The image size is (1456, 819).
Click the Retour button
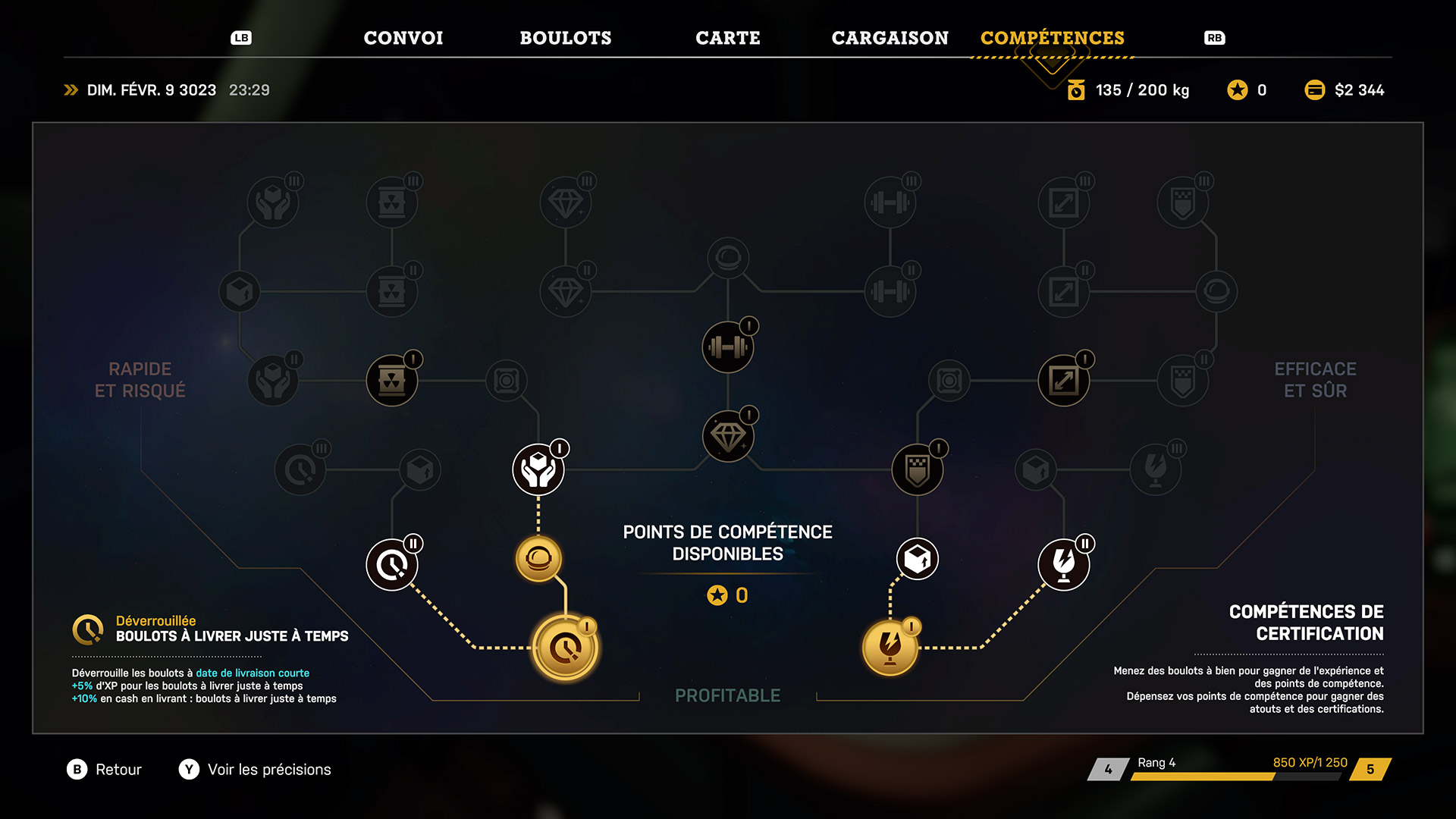[x=105, y=770]
